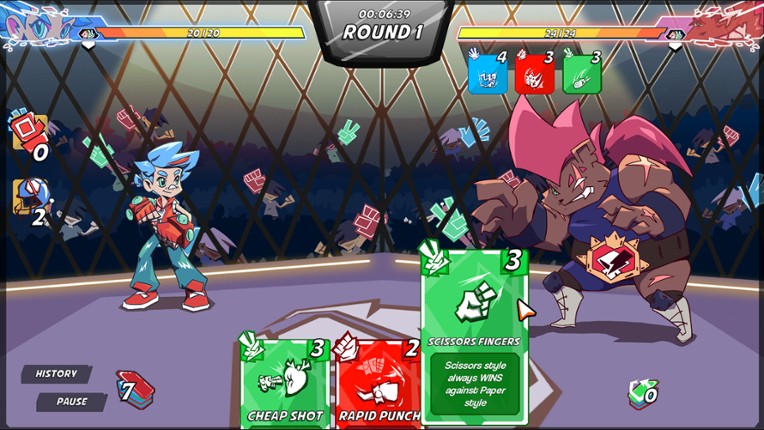The width and height of the screenshot is (764, 430).
Task: Inspect the opponent's blue paper card
Action: click(487, 73)
